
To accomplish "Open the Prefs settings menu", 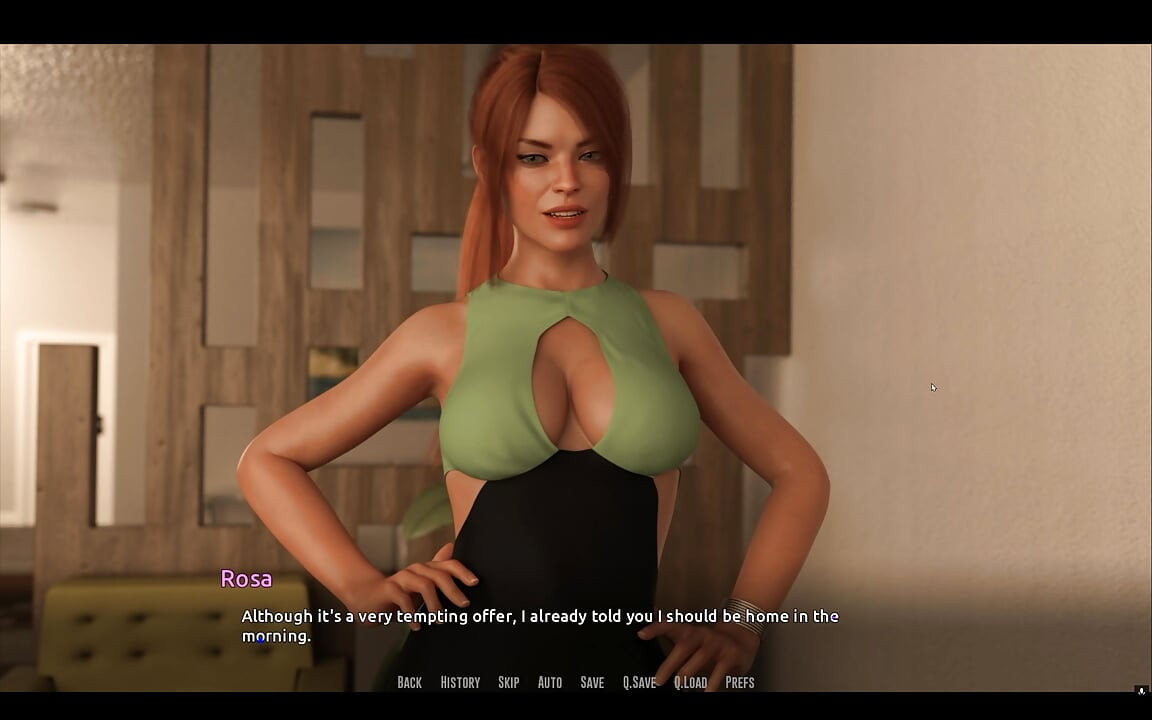I will 740,682.
